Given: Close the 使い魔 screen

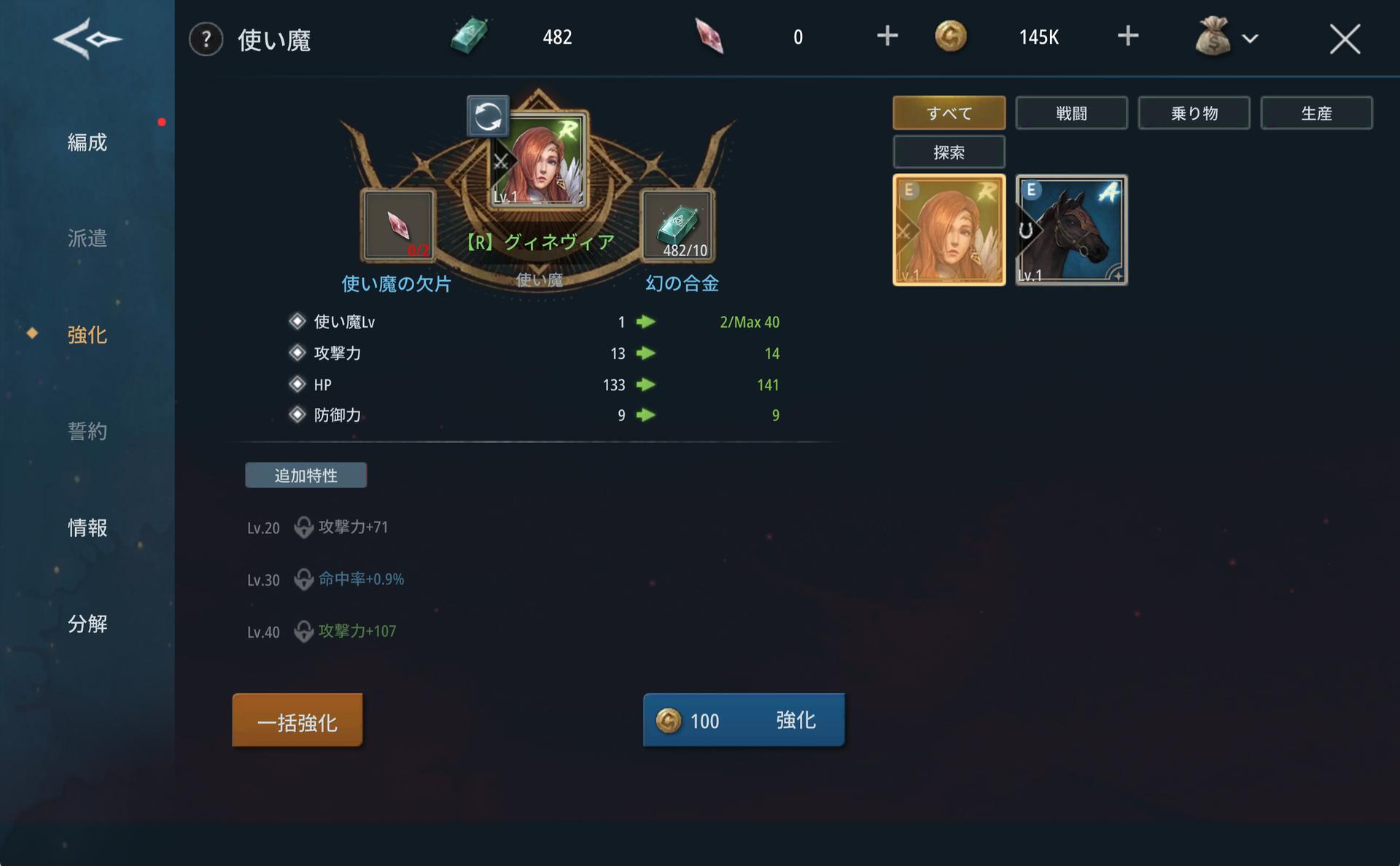Looking at the screenshot, I should (1344, 39).
